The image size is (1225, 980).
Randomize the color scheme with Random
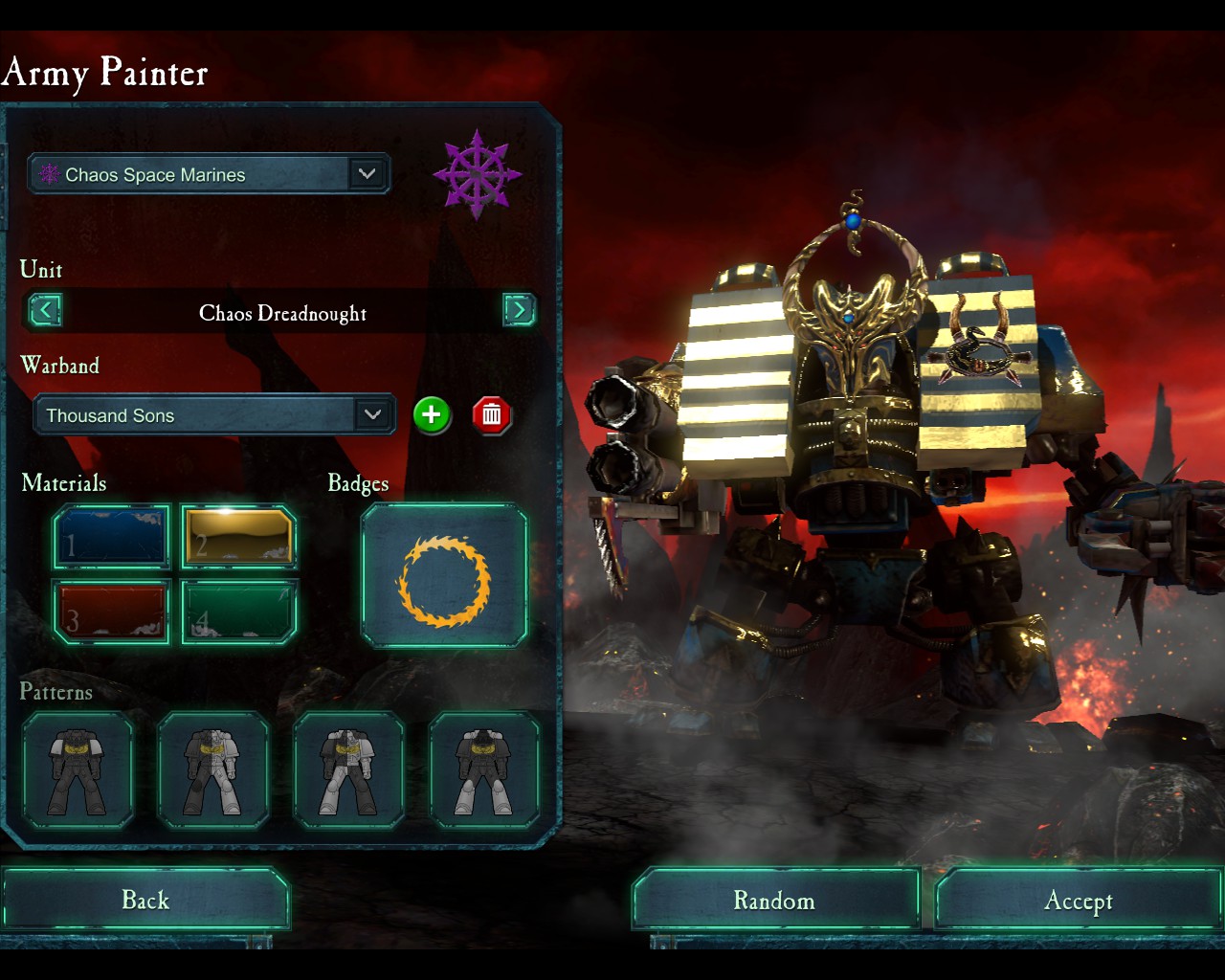(x=774, y=901)
